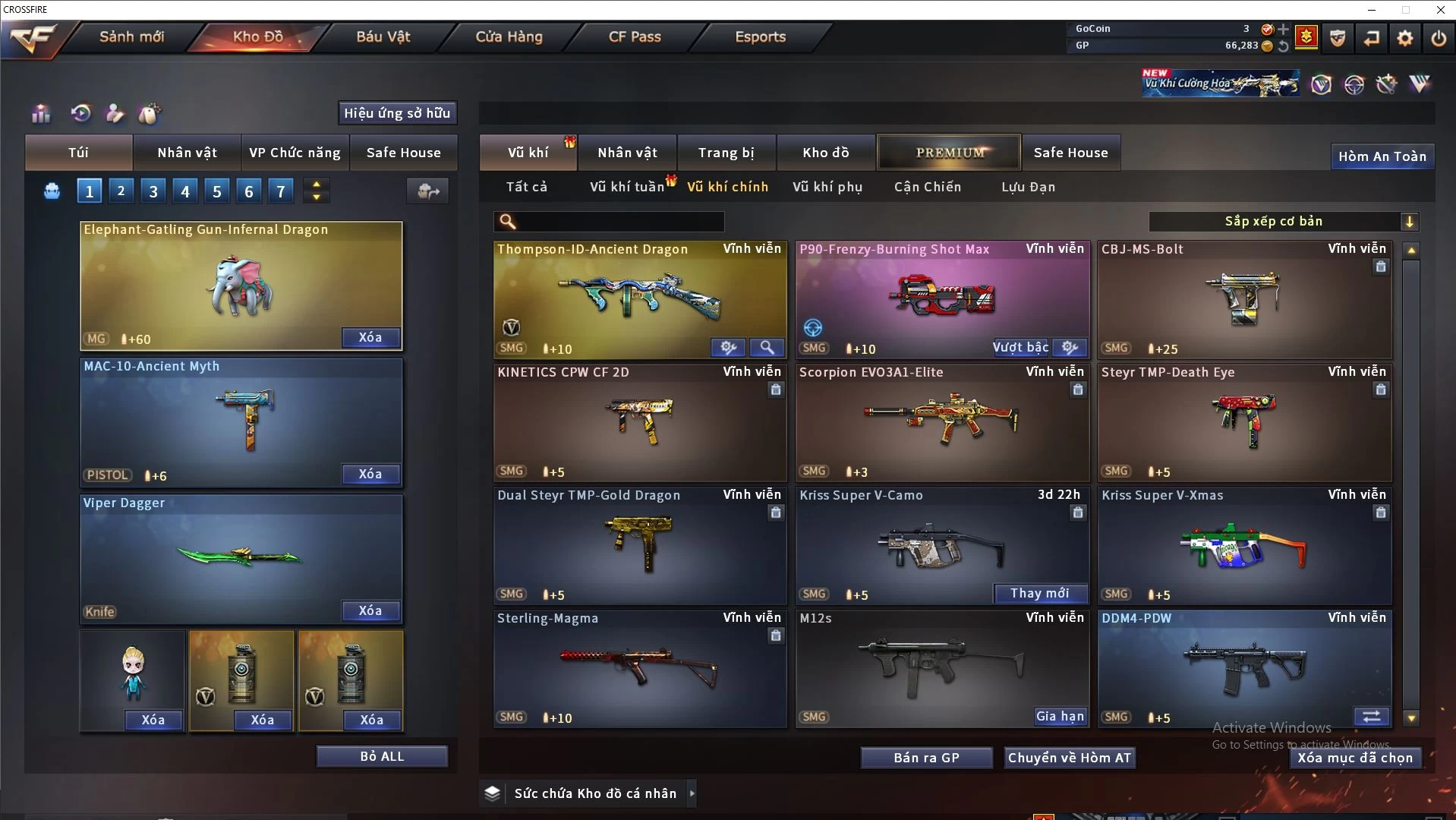
Task: Extend the M12s with Gia hạn
Action: (x=1060, y=716)
